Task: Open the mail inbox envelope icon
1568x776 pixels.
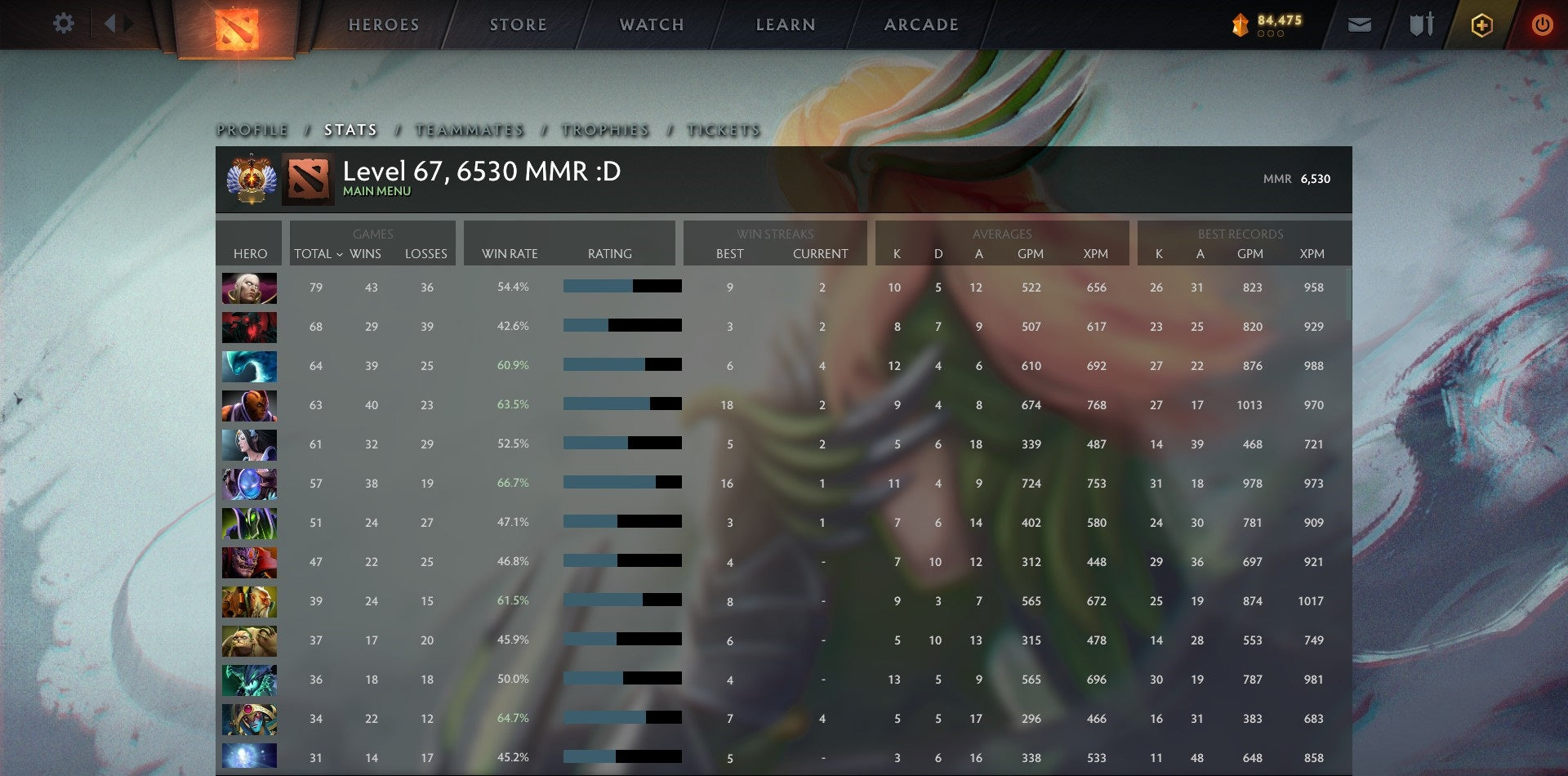Action: 1359,25
